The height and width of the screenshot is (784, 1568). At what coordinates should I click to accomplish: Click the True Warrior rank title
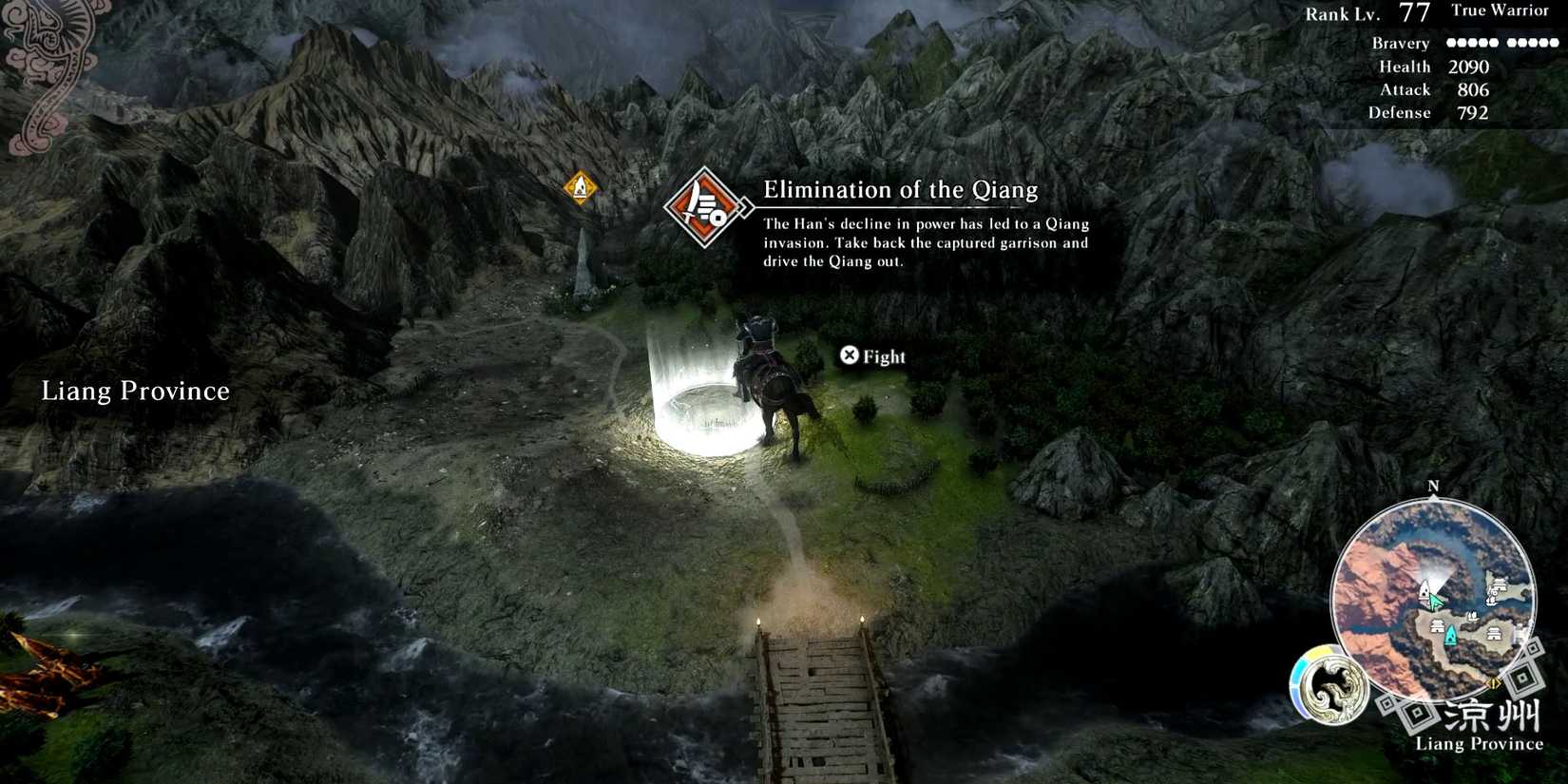click(x=1499, y=10)
